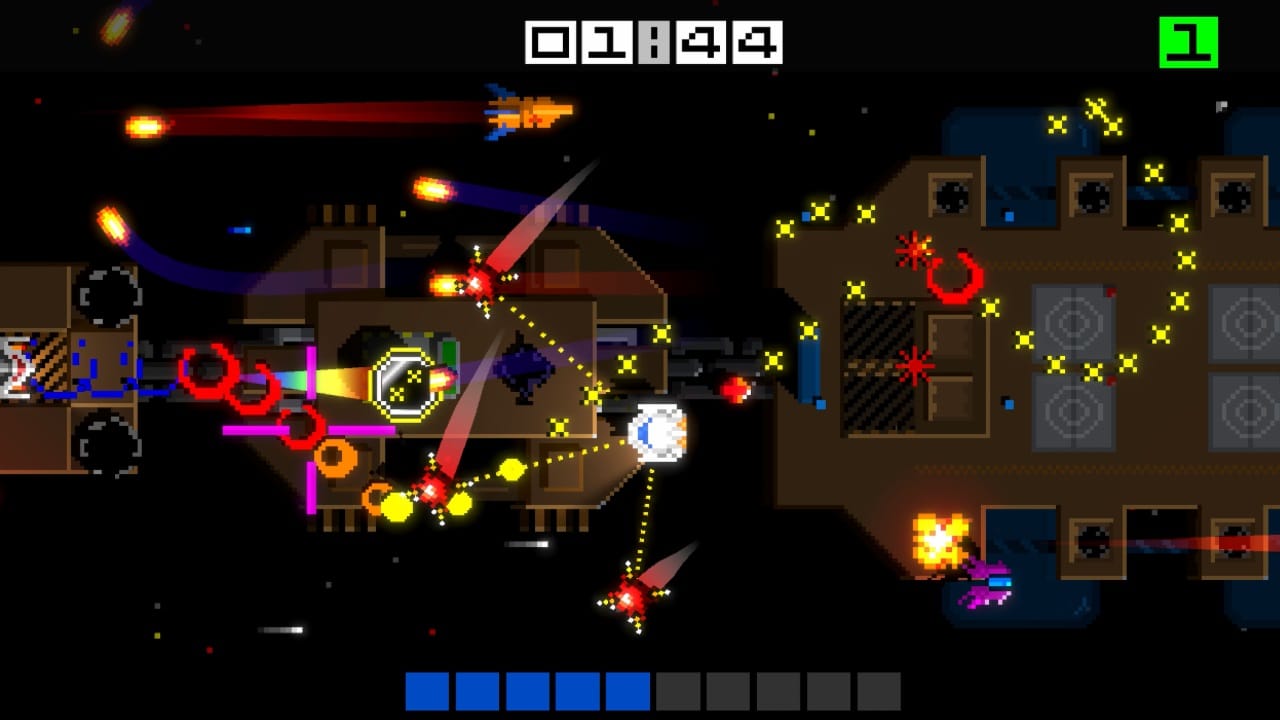This screenshot has height=720, width=1280.
Task: Target the orange ring enemy near the crosshair
Action: [x=335, y=457]
